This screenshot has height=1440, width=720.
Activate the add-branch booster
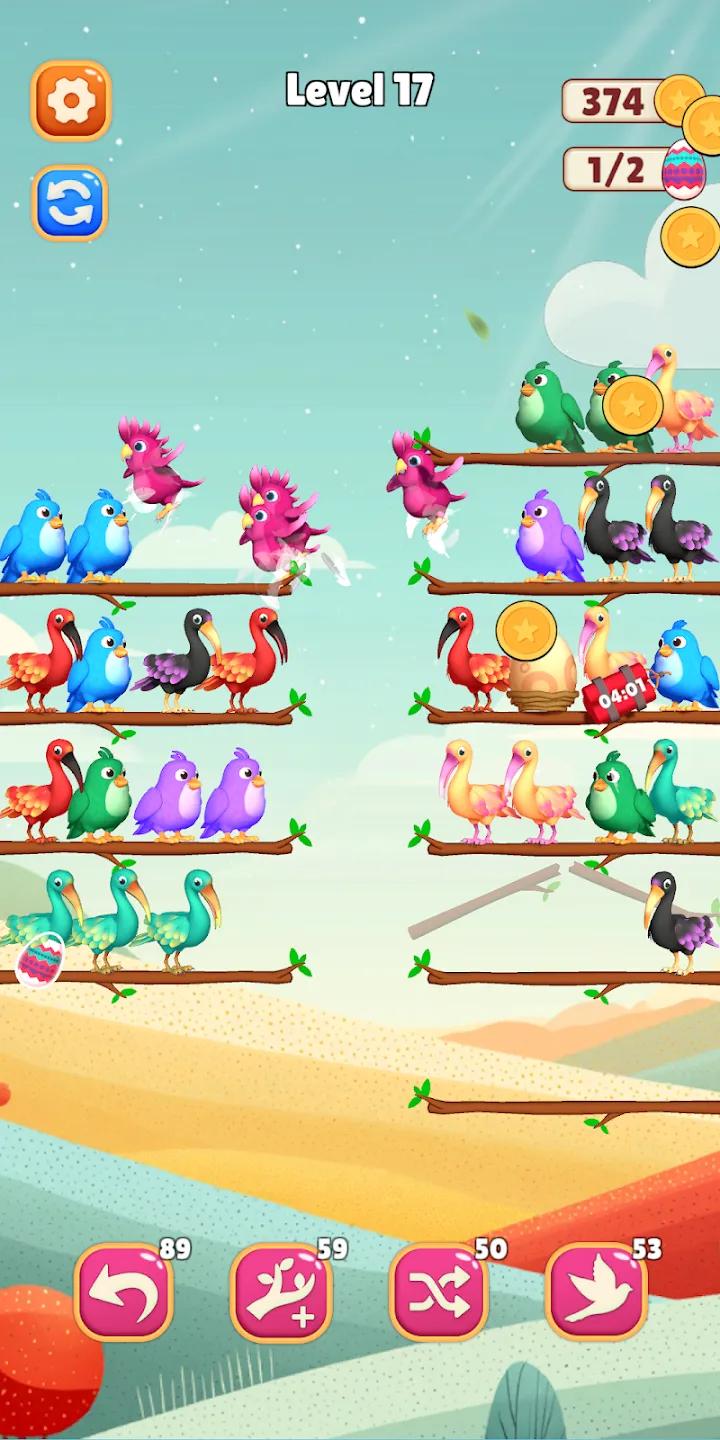[281, 1292]
